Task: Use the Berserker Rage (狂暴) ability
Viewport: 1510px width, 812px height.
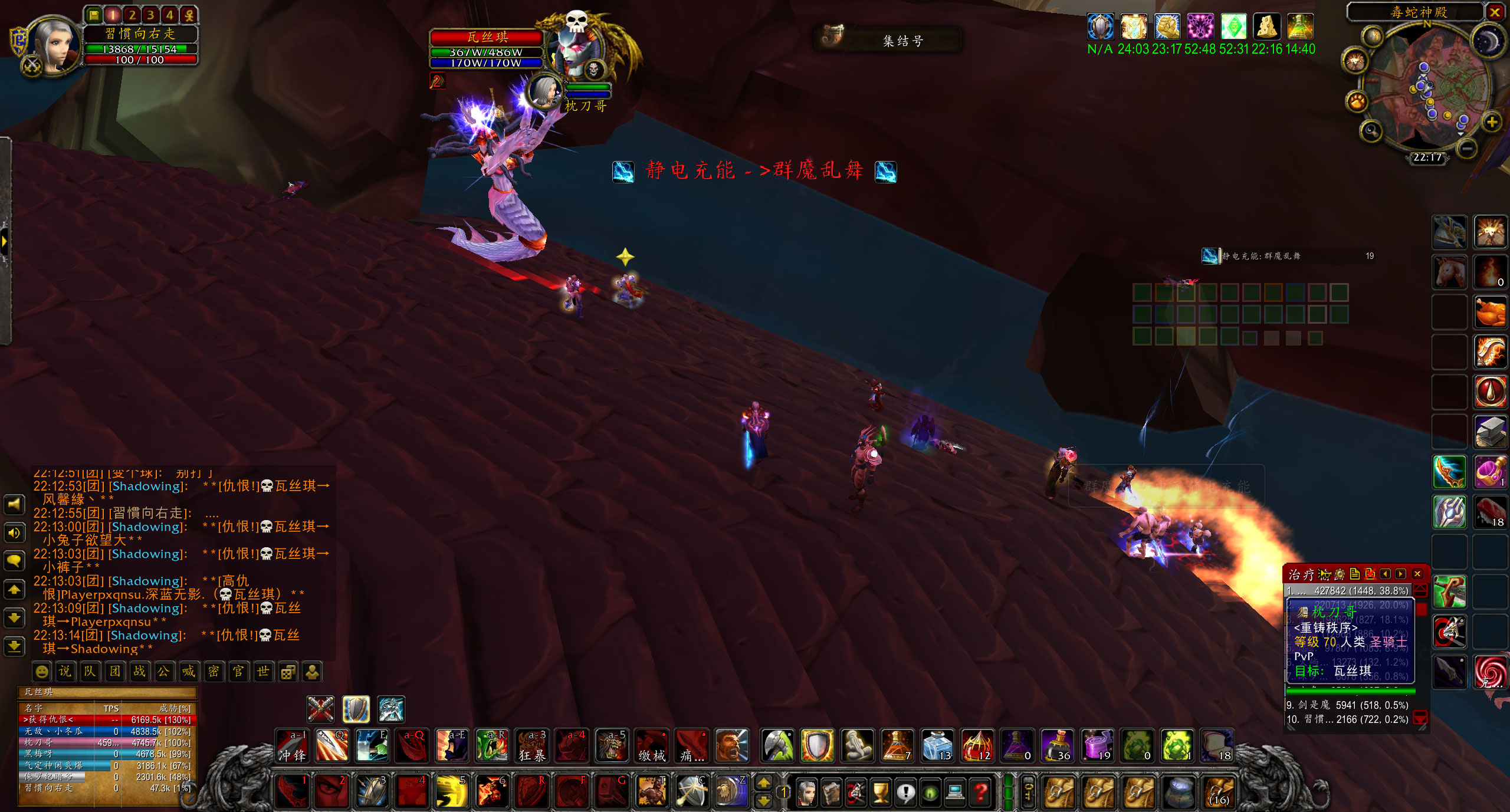Action: tap(532, 746)
